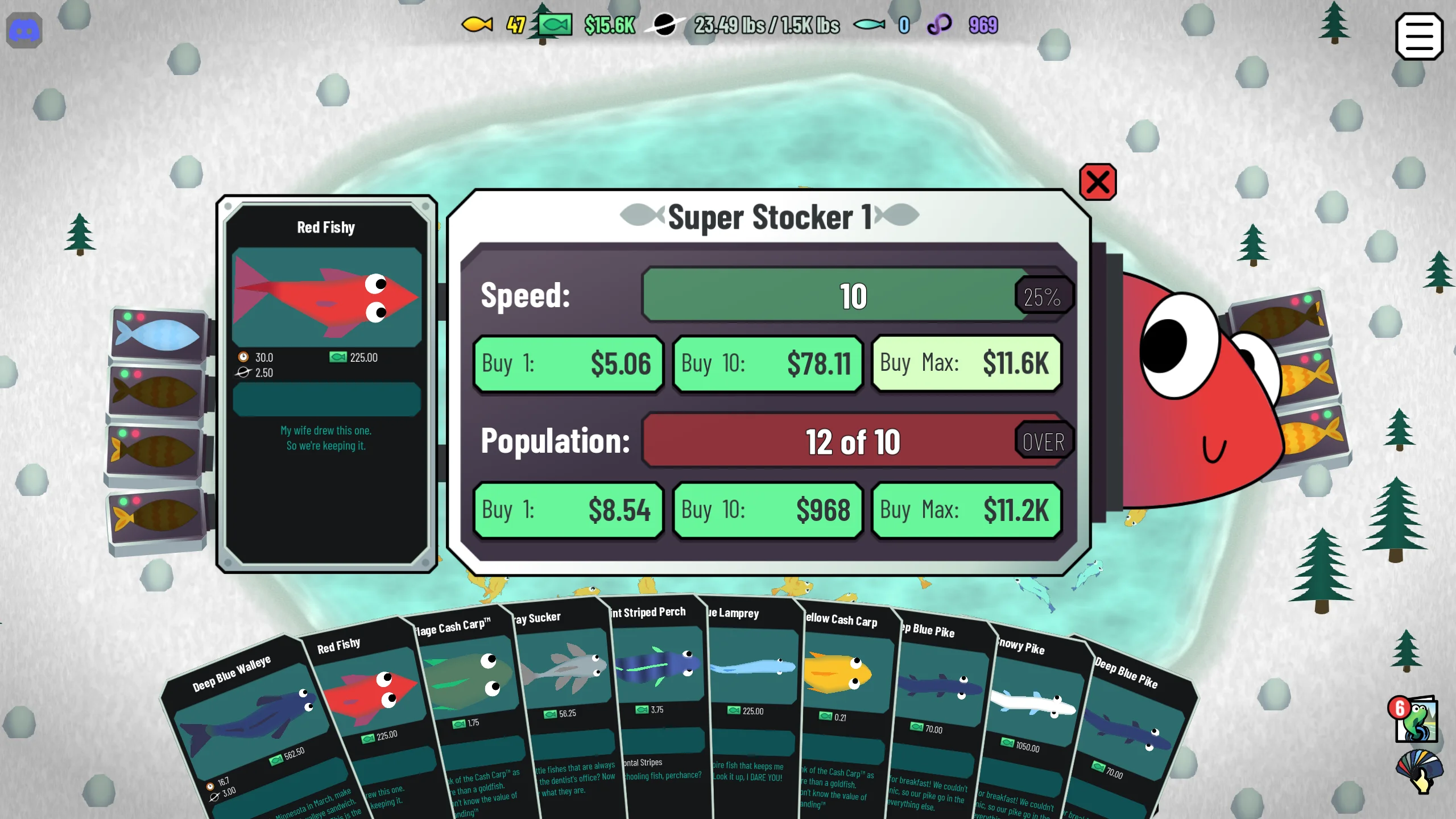
Task: Open the frog book with 6 badge
Action: pos(1416,719)
